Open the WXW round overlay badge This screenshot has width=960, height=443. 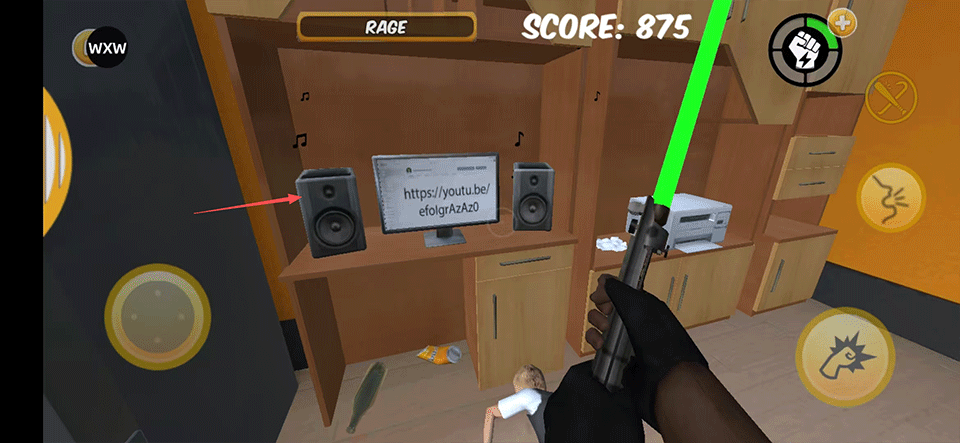106,47
